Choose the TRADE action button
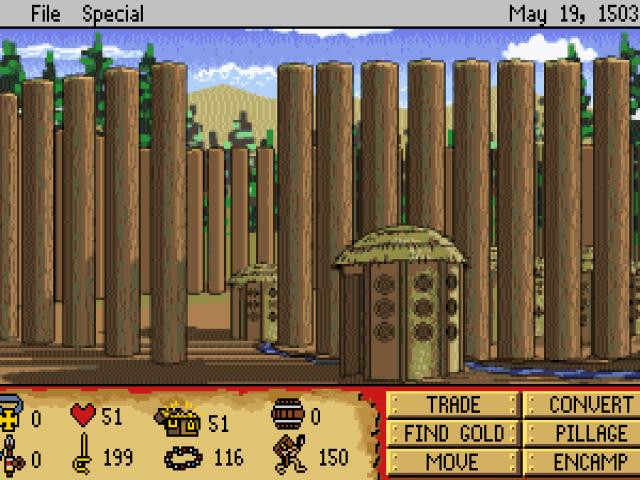Viewport: 640px width, 480px height. (453, 405)
